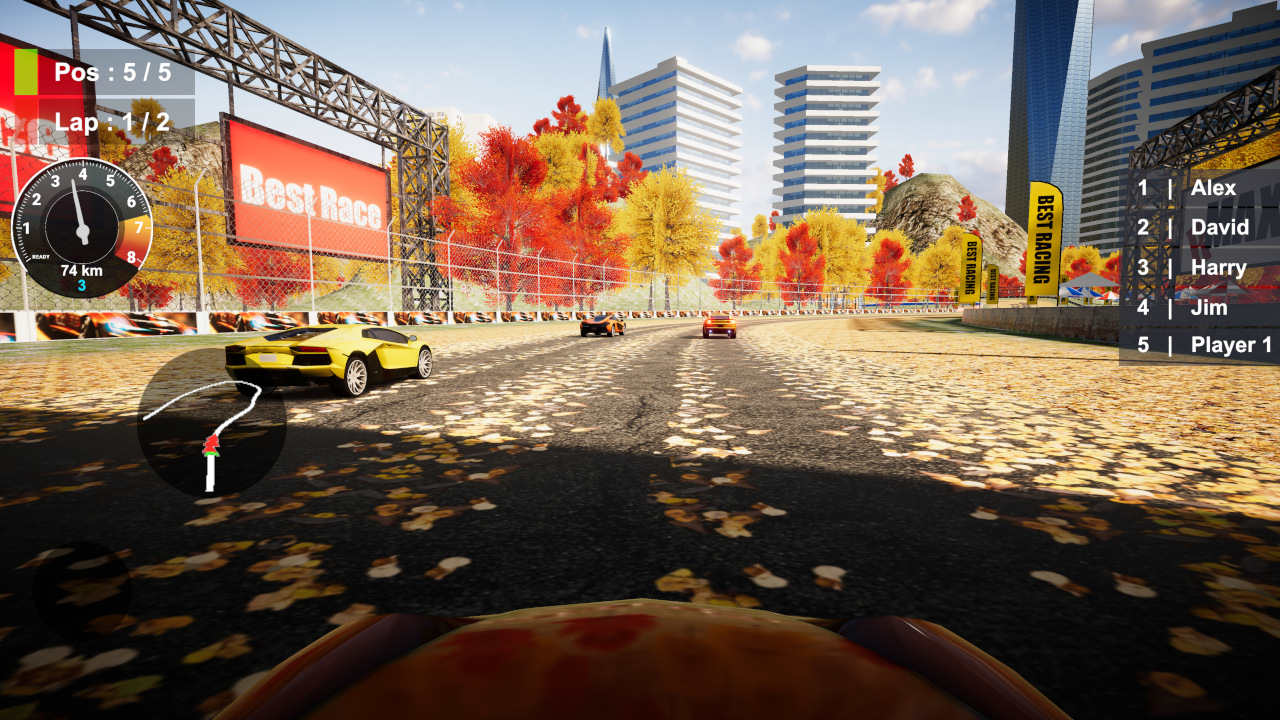Viewport: 1280px width, 720px height.
Task: Select Alex at top of leaderboard
Action: click(x=1215, y=188)
